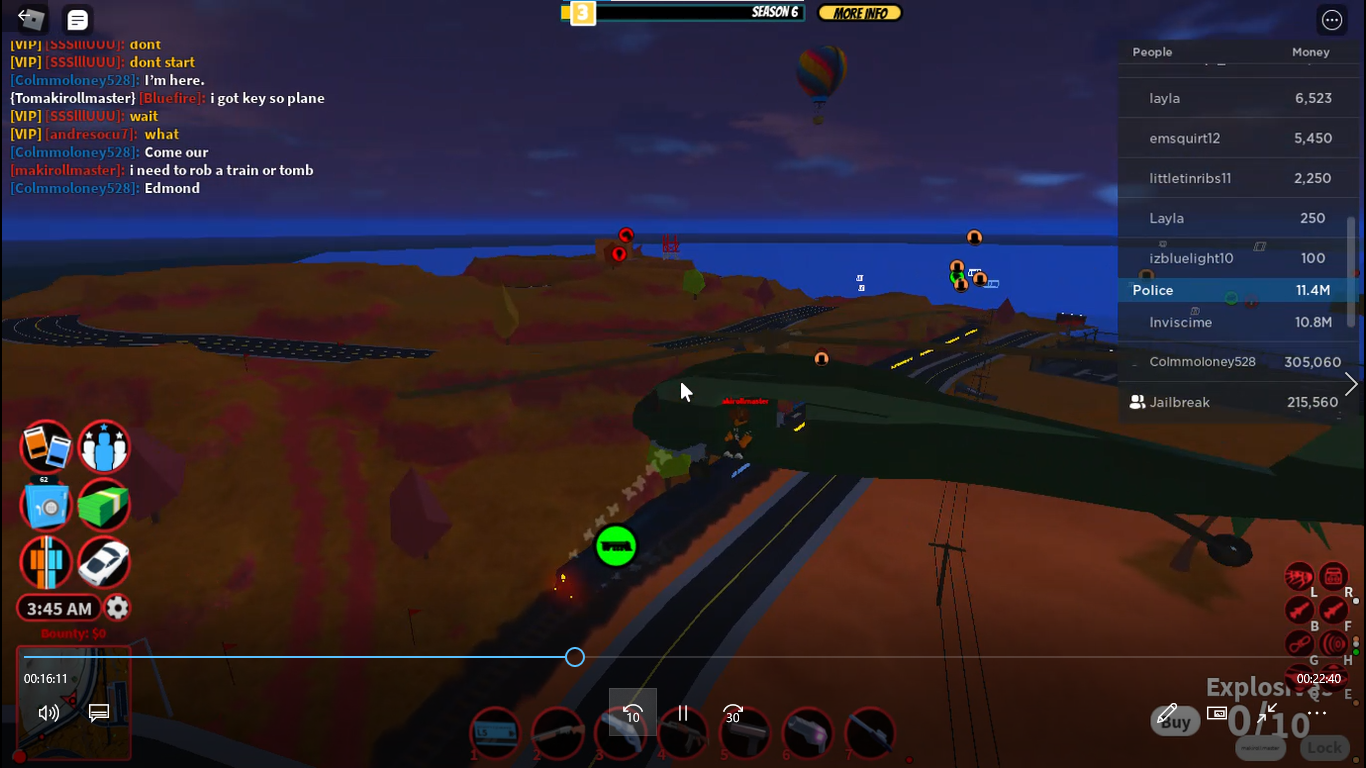
Task: Open the three-dots options menu near the ammo count
Action: [x=1317, y=713]
